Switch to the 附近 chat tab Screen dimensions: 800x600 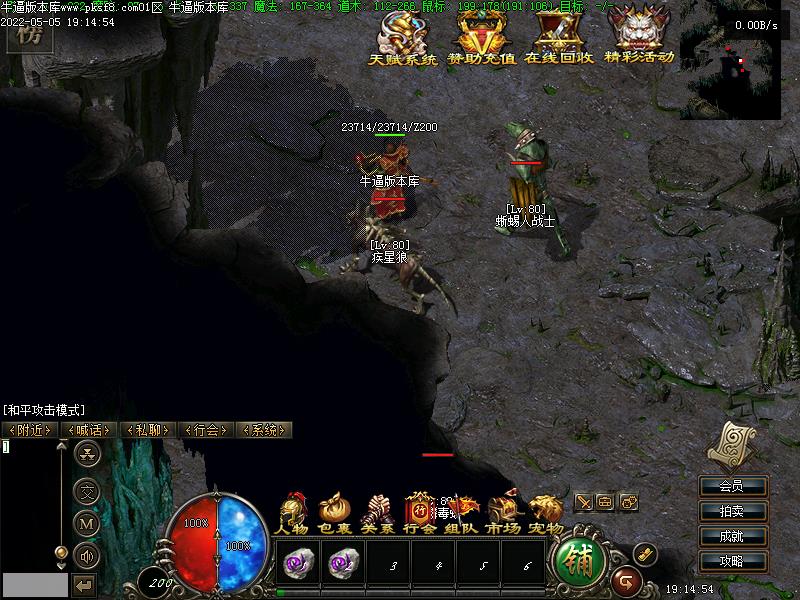tap(30, 430)
